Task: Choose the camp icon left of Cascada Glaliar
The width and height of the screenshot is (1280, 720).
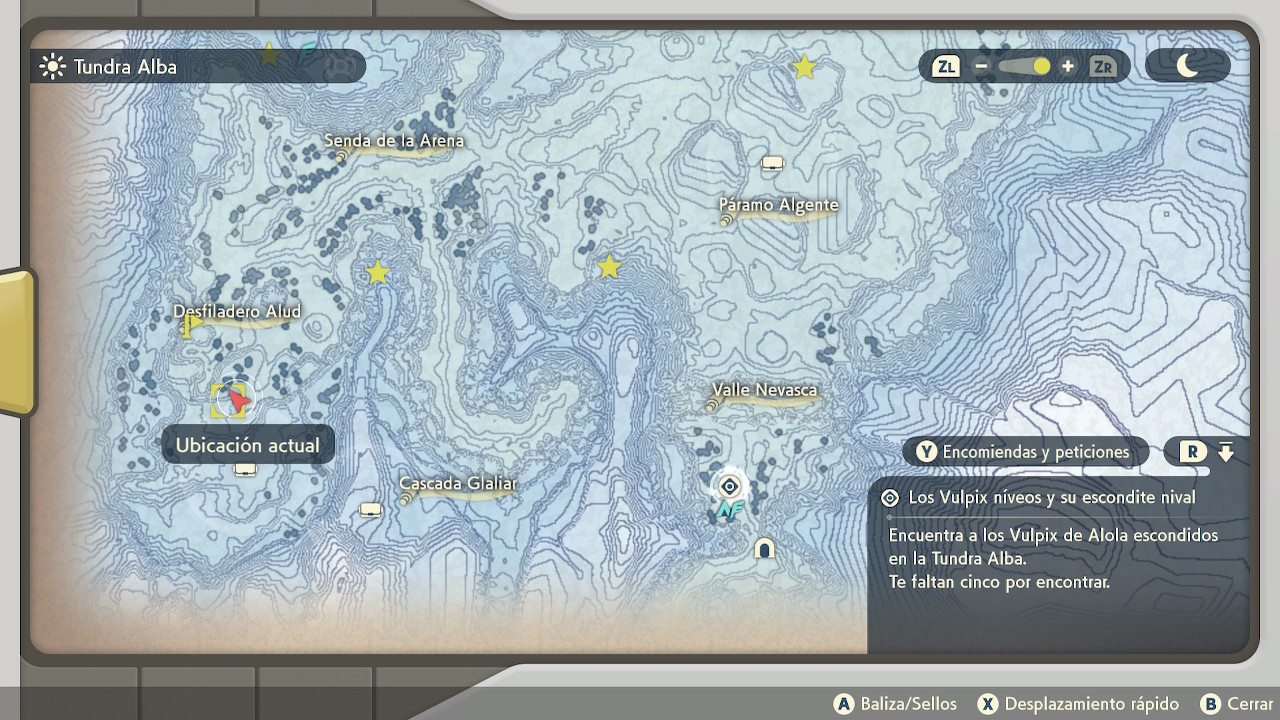Action: click(371, 510)
